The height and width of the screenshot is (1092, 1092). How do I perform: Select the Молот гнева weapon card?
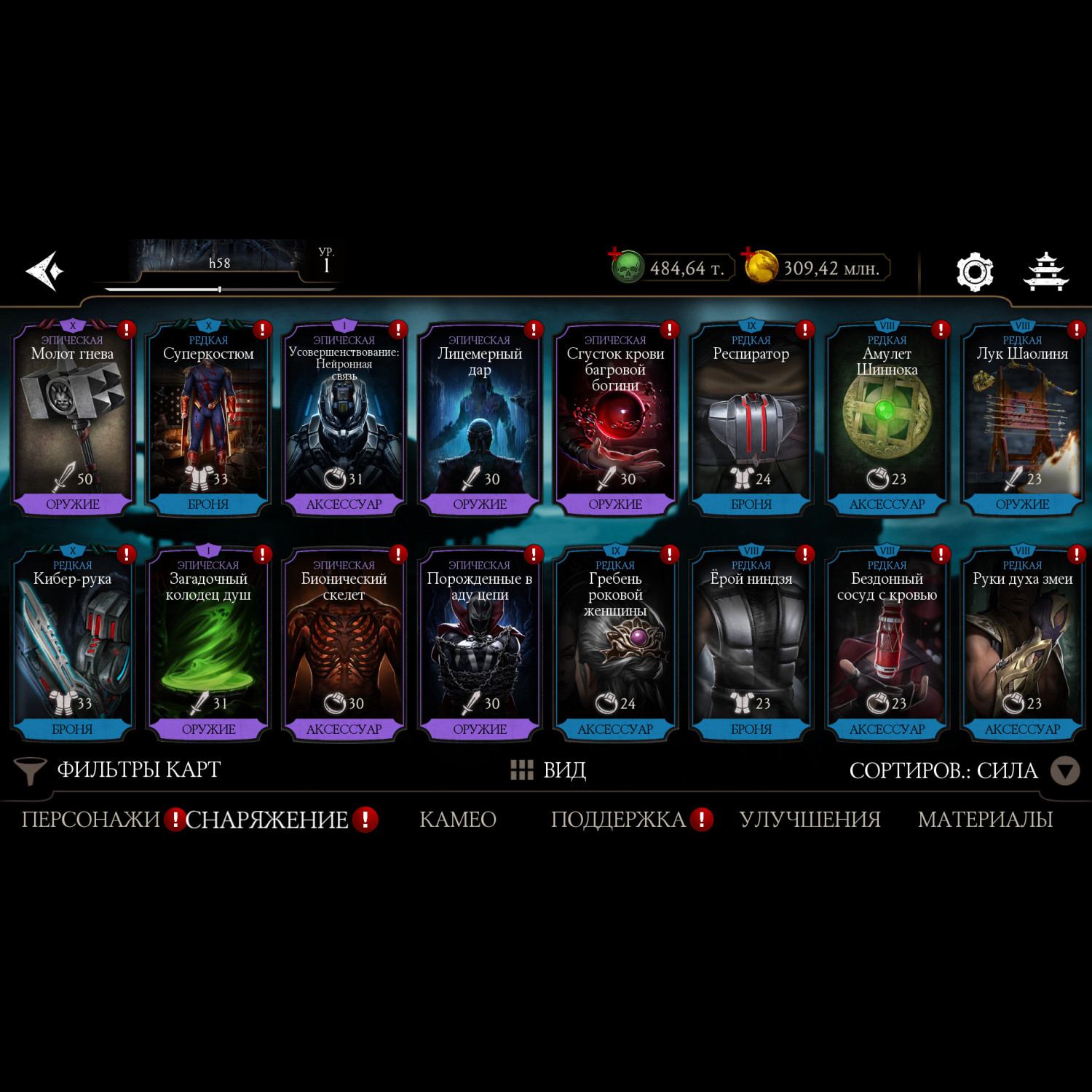[72, 419]
